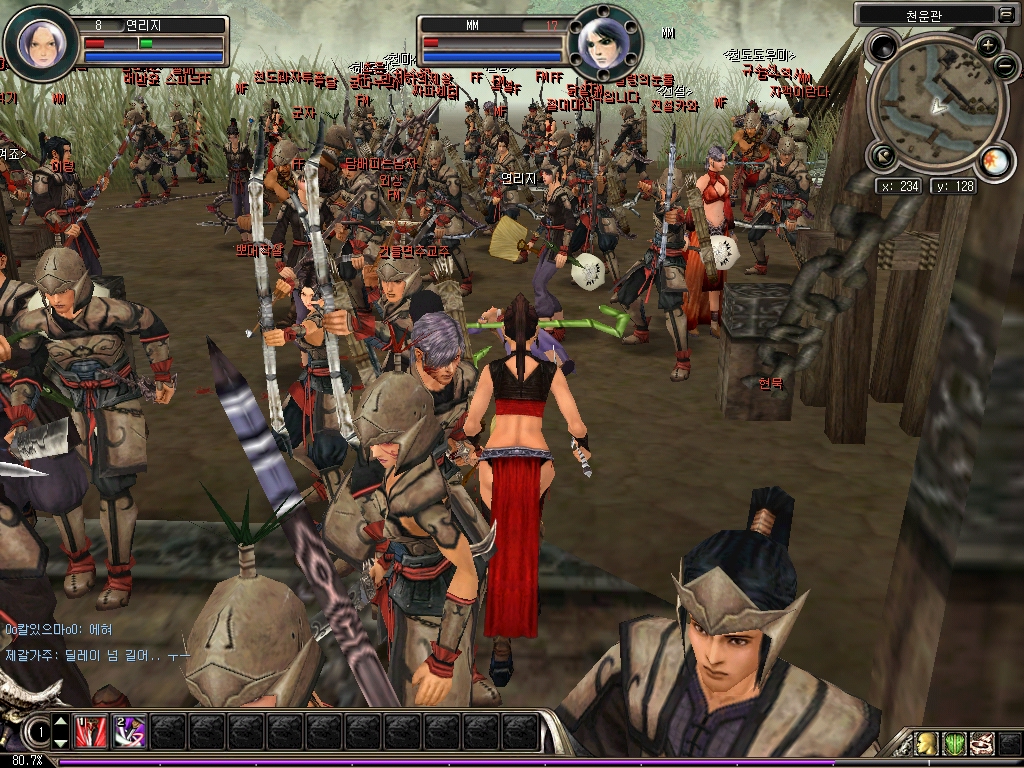Open the golden head character icon
1024x768 pixels.
click(x=928, y=743)
